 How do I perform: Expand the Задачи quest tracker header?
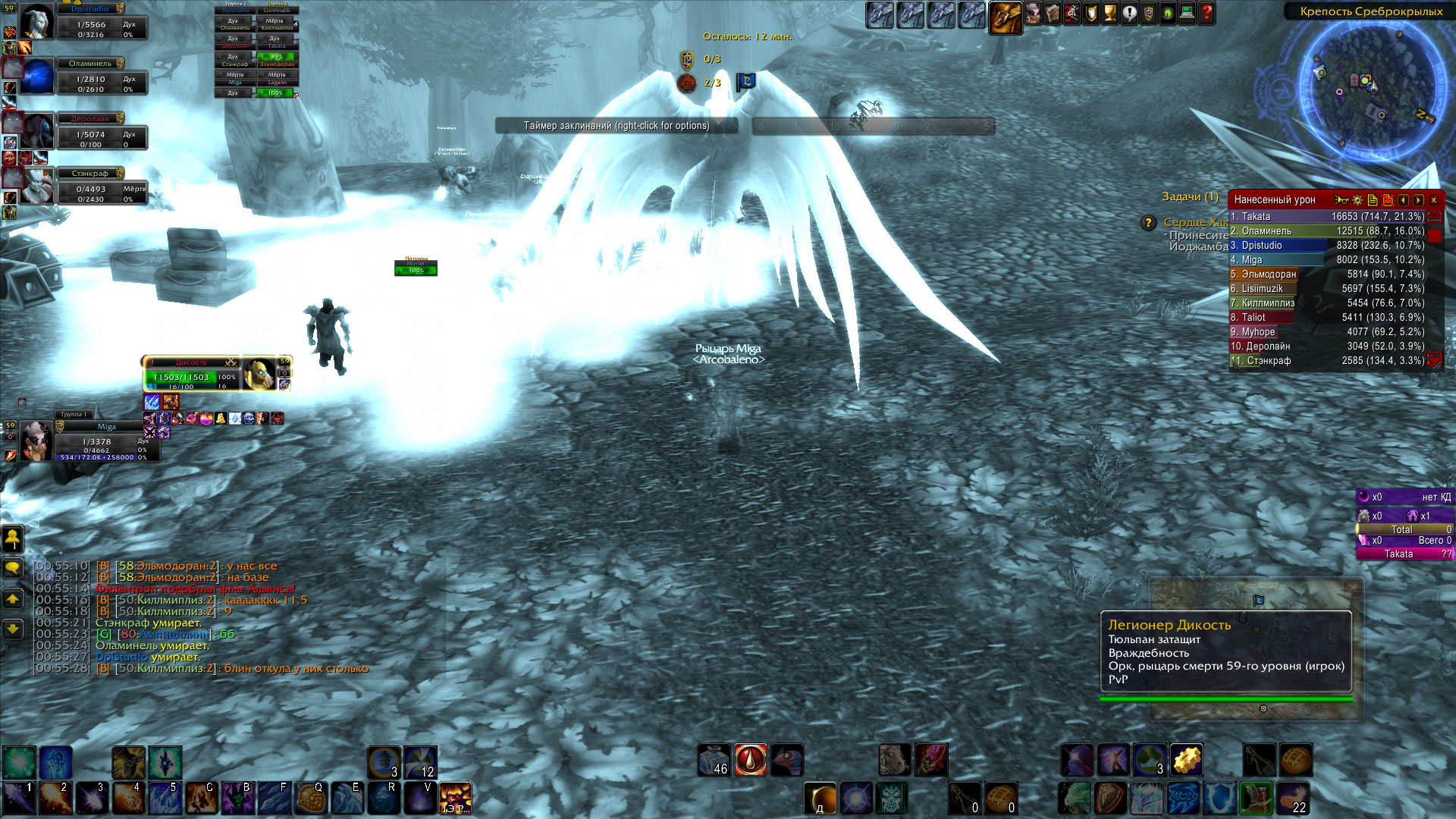(1189, 197)
